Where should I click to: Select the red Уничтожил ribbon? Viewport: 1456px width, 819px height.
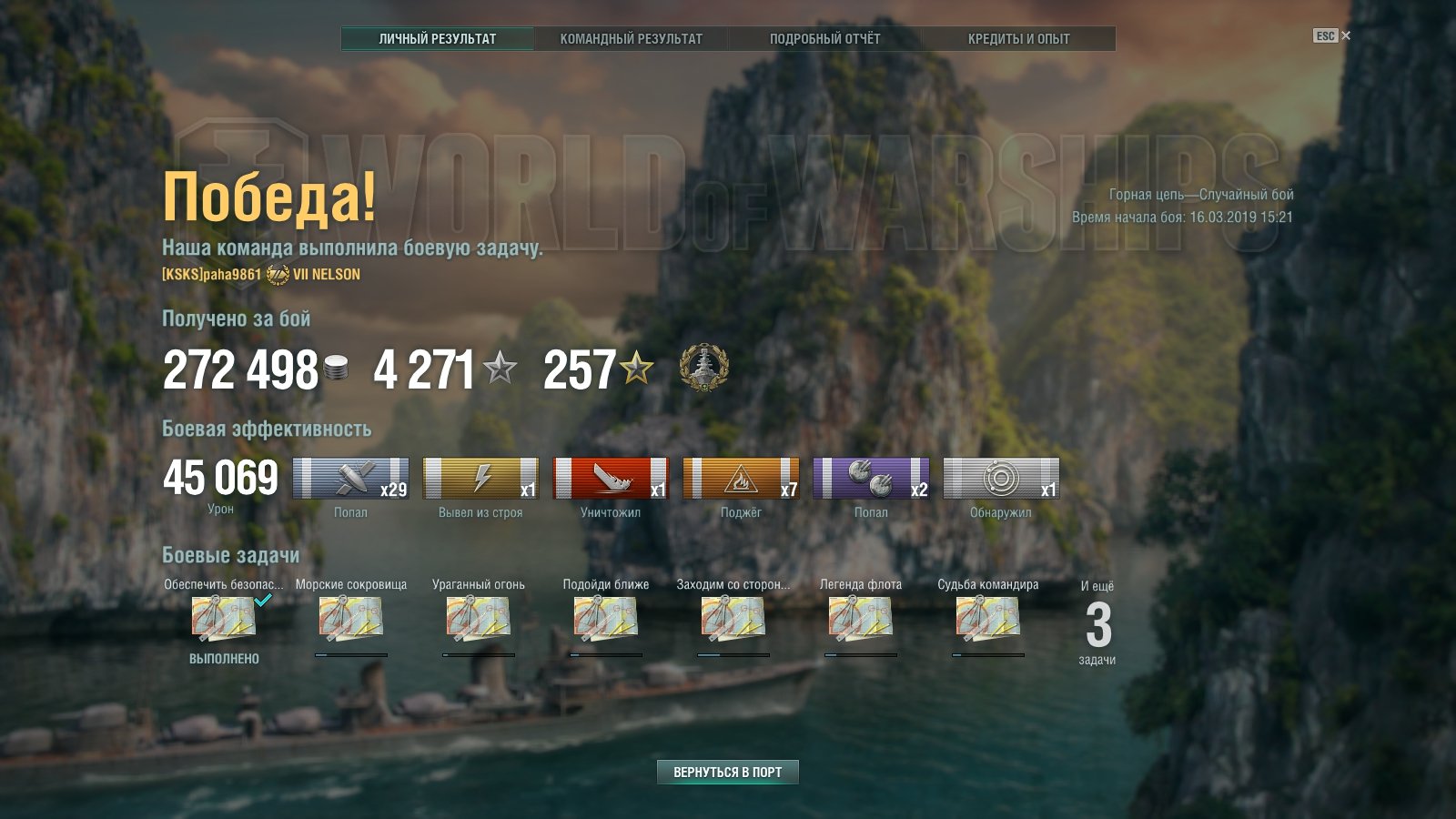(611, 479)
